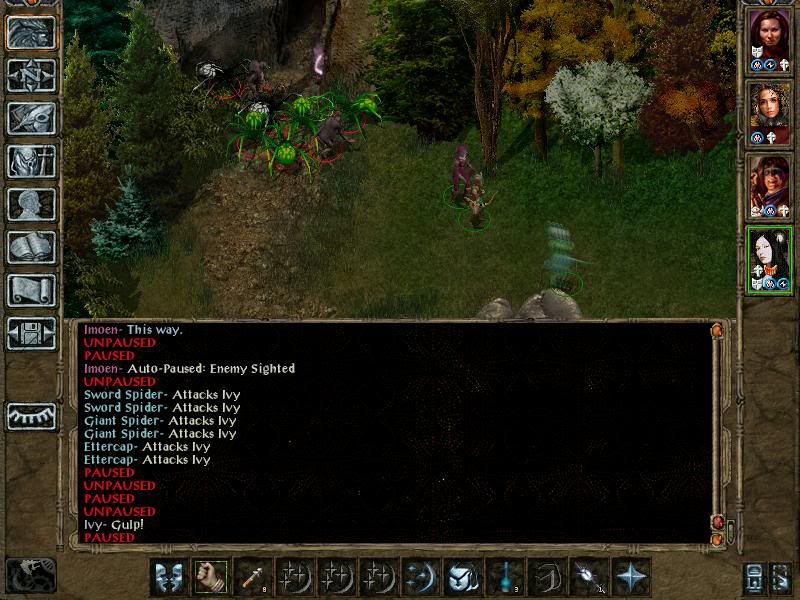Open the priest scroll screen

(x=31, y=290)
